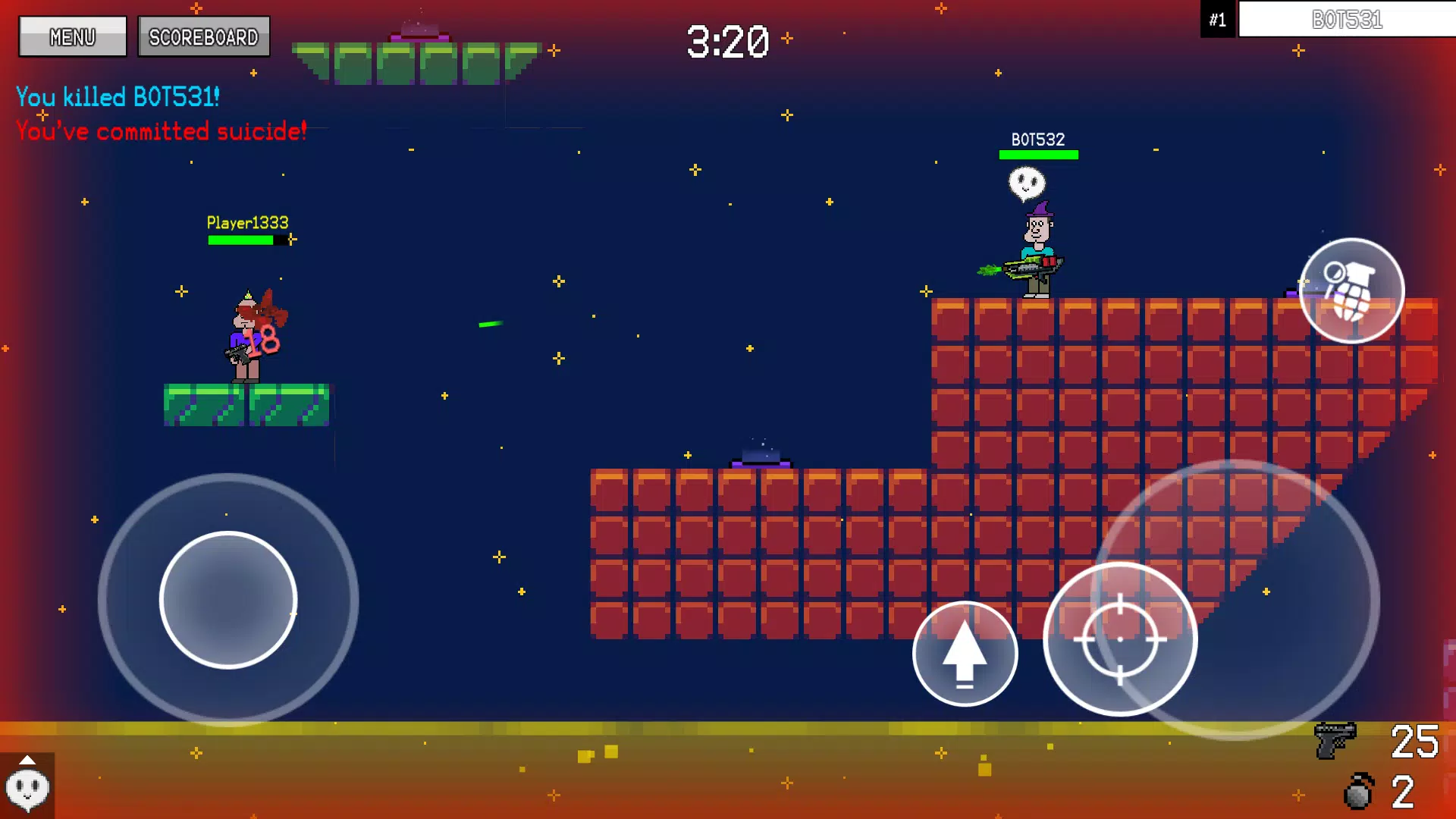Open the MENU button
Screen dimensions: 1456x819
point(73,36)
